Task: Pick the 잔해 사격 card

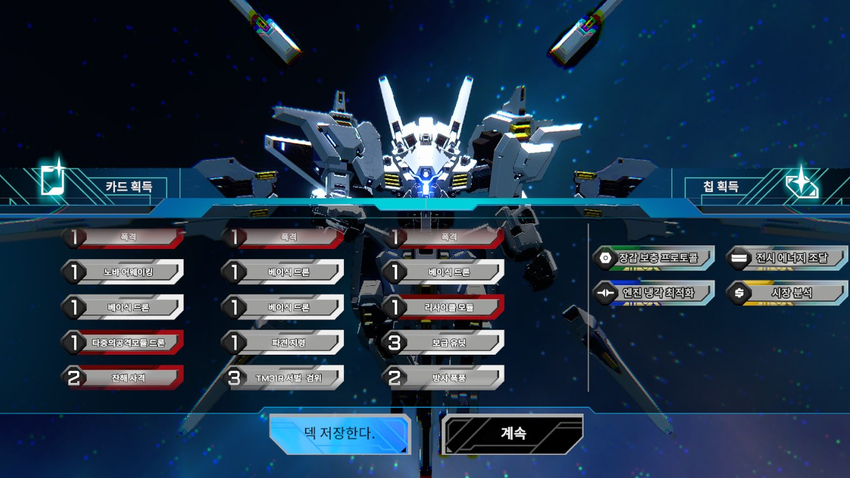Action: coord(124,377)
